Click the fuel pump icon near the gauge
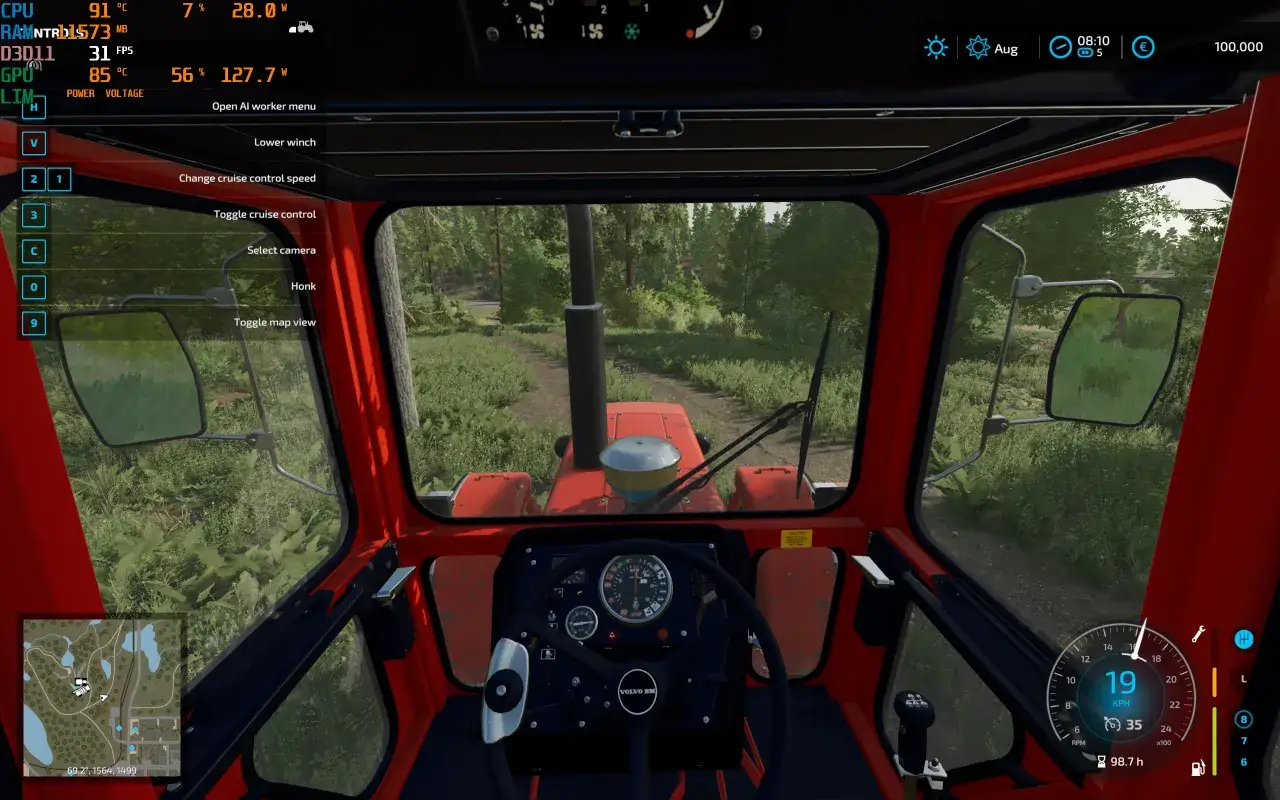 click(1198, 768)
